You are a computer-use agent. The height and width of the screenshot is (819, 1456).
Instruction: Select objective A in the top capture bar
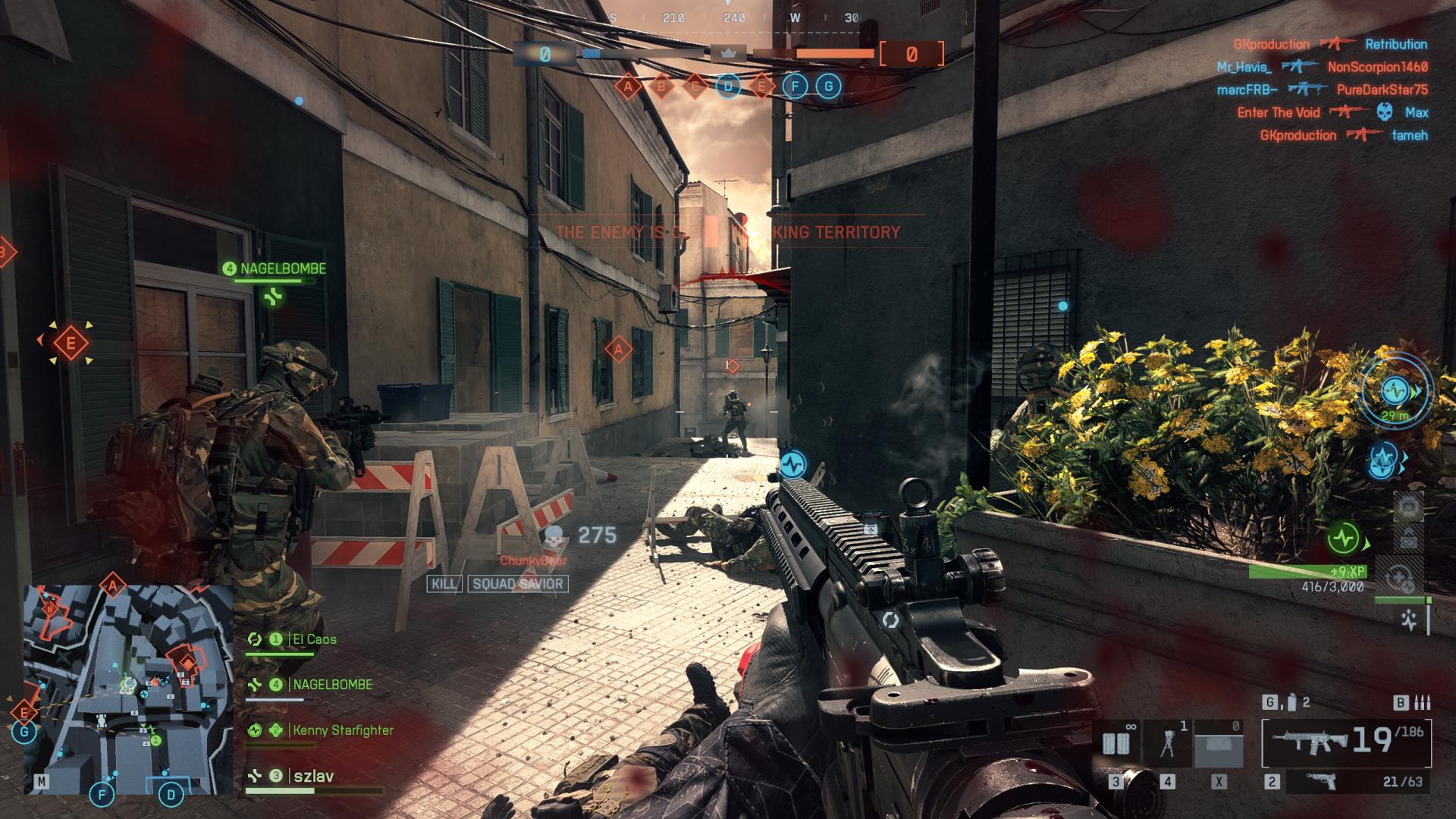(x=628, y=86)
